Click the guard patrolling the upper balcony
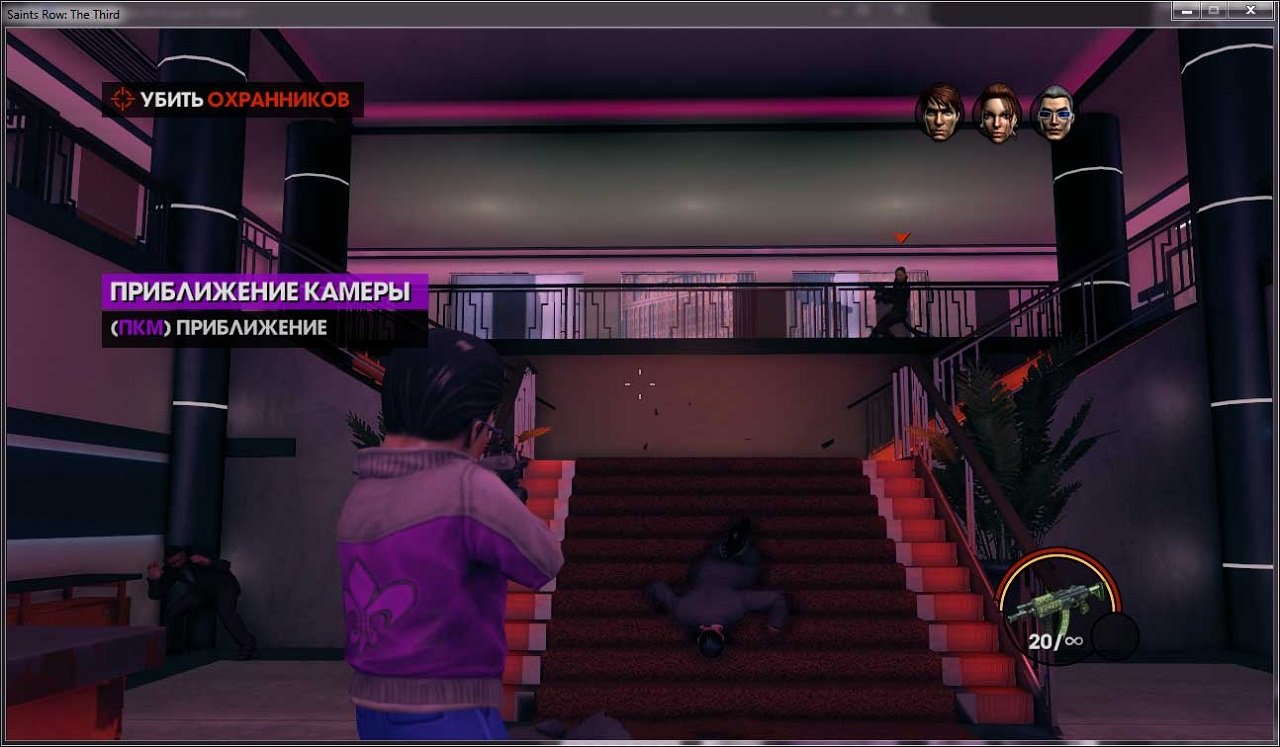The height and width of the screenshot is (747, 1280). (x=899, y=295)
